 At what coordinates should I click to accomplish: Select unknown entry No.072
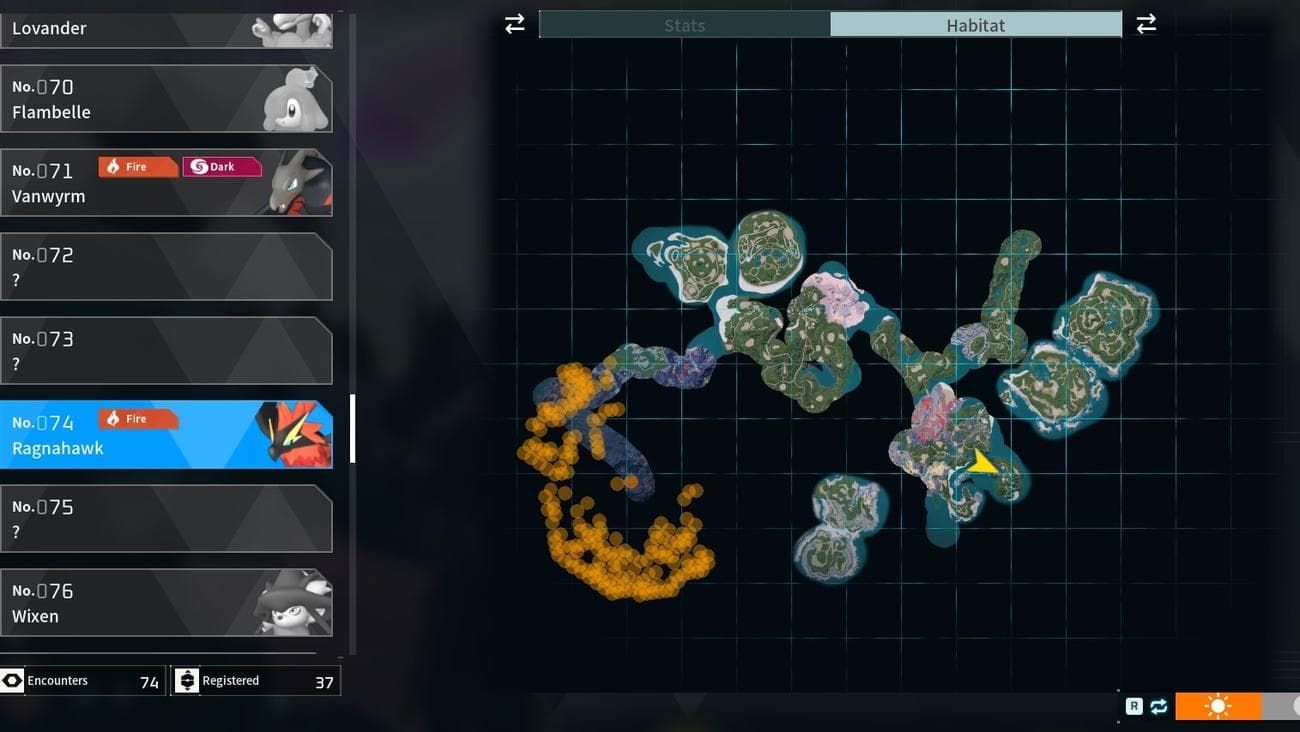[x=166, y=267]
